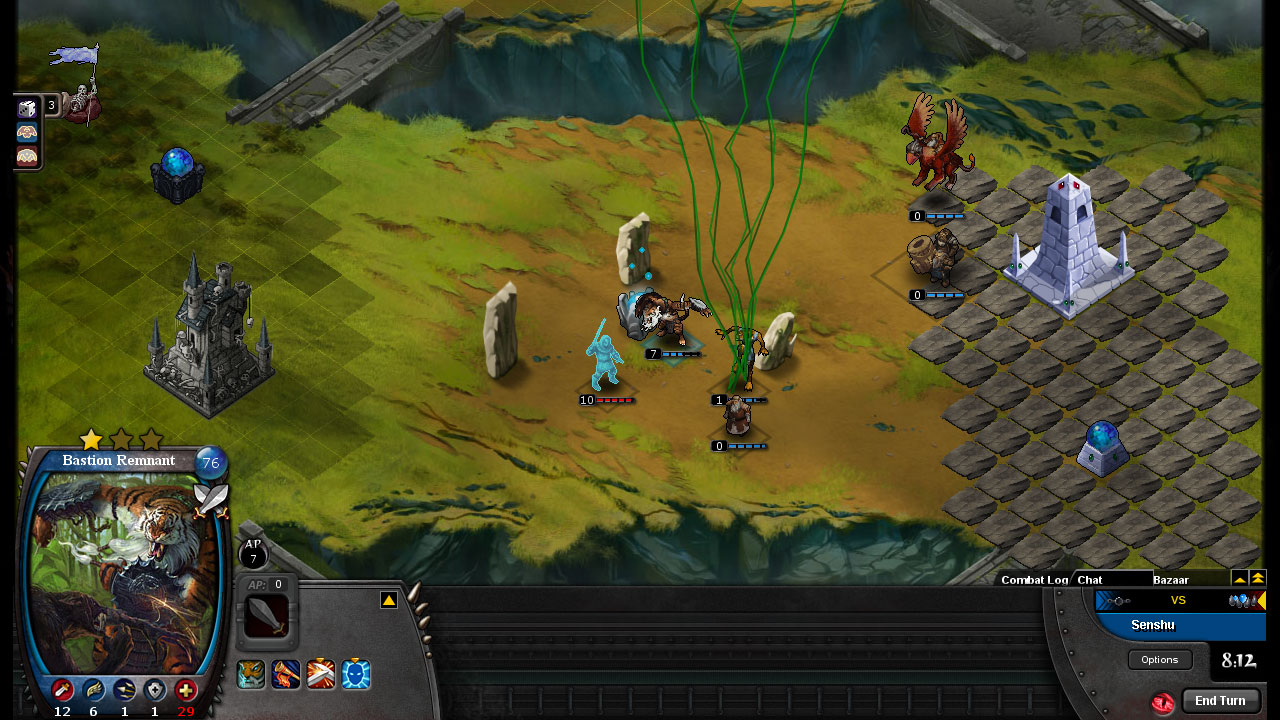Use the sword strike ability
The image size is (1280, 720).
[321, 675]
